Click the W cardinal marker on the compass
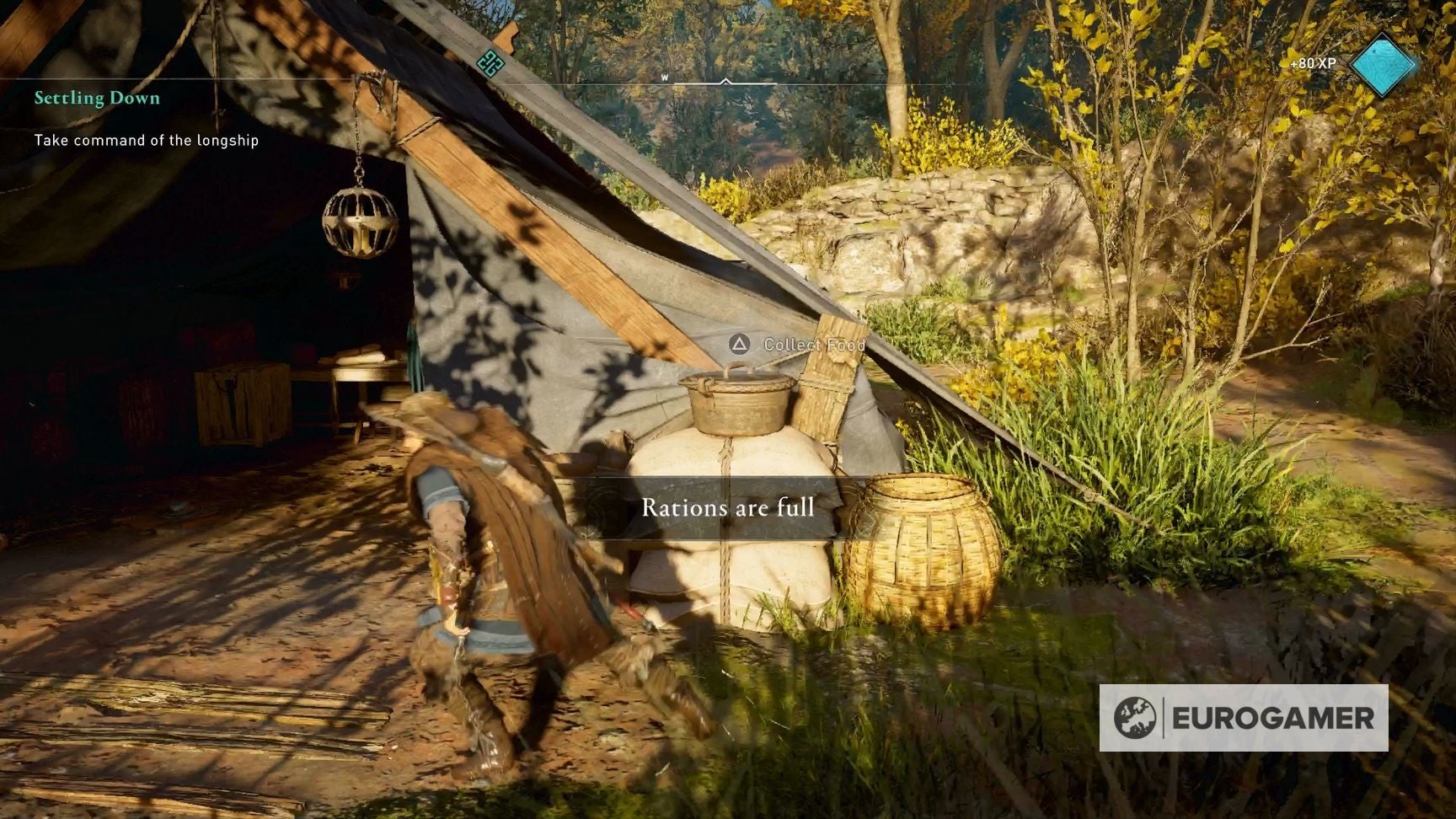The image size is (1456, 819). pos(665,76)
